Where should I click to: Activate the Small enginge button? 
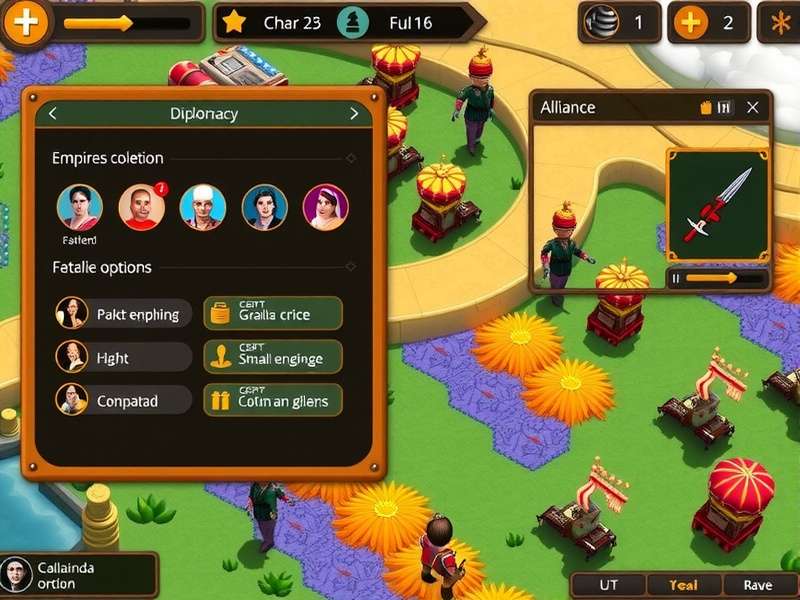coord(273,357)
